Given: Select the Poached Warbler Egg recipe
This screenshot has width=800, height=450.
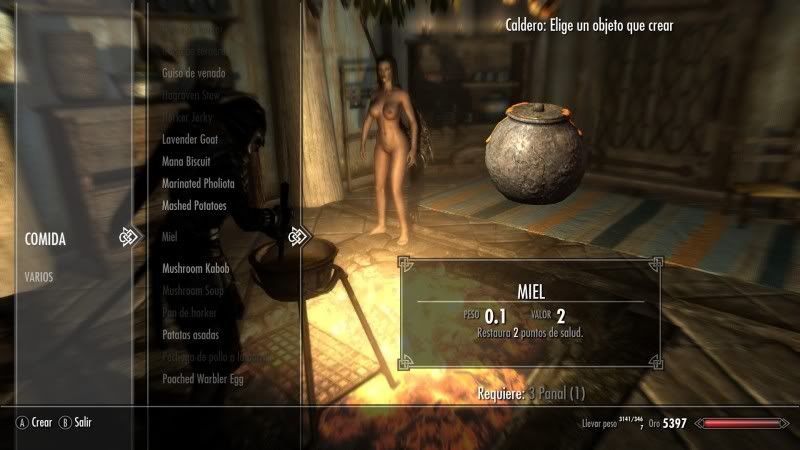Looking at the screenshot, I should [x=203, y=379].
